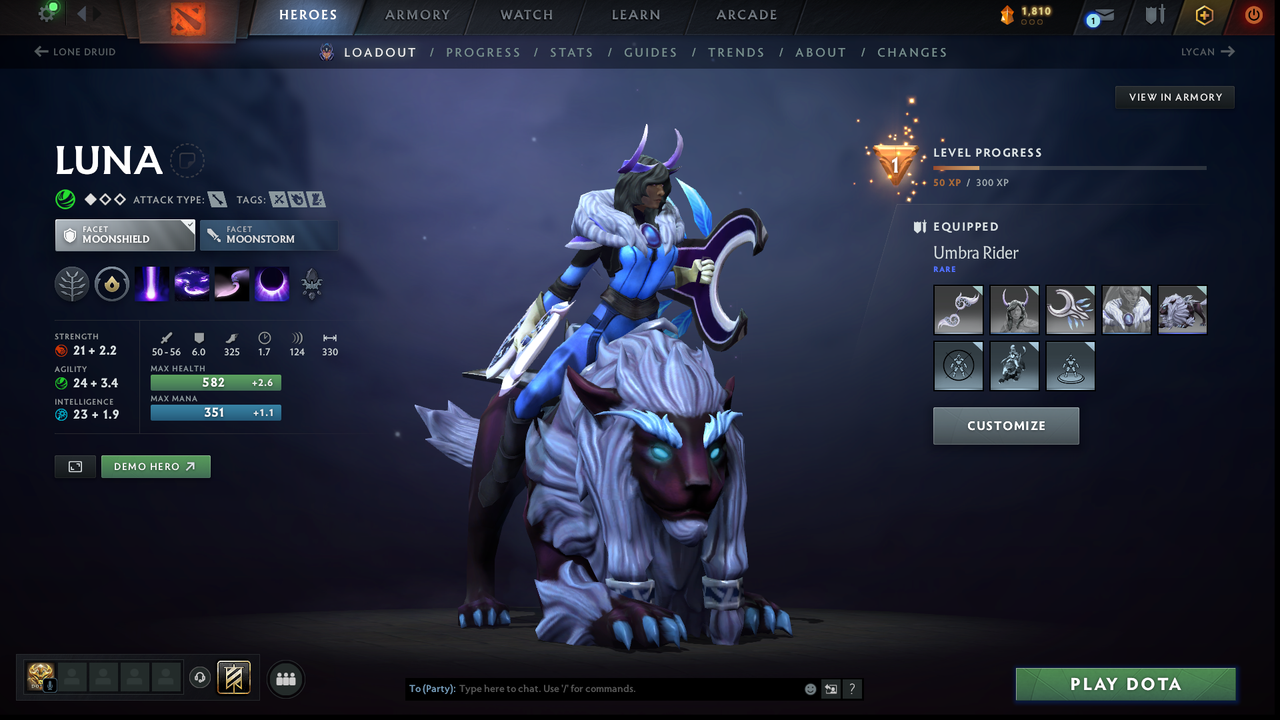Open Luna's Eclipse ultimate ability icon
This screenshot has height=720, width=1280.
[x=271, y=283]
